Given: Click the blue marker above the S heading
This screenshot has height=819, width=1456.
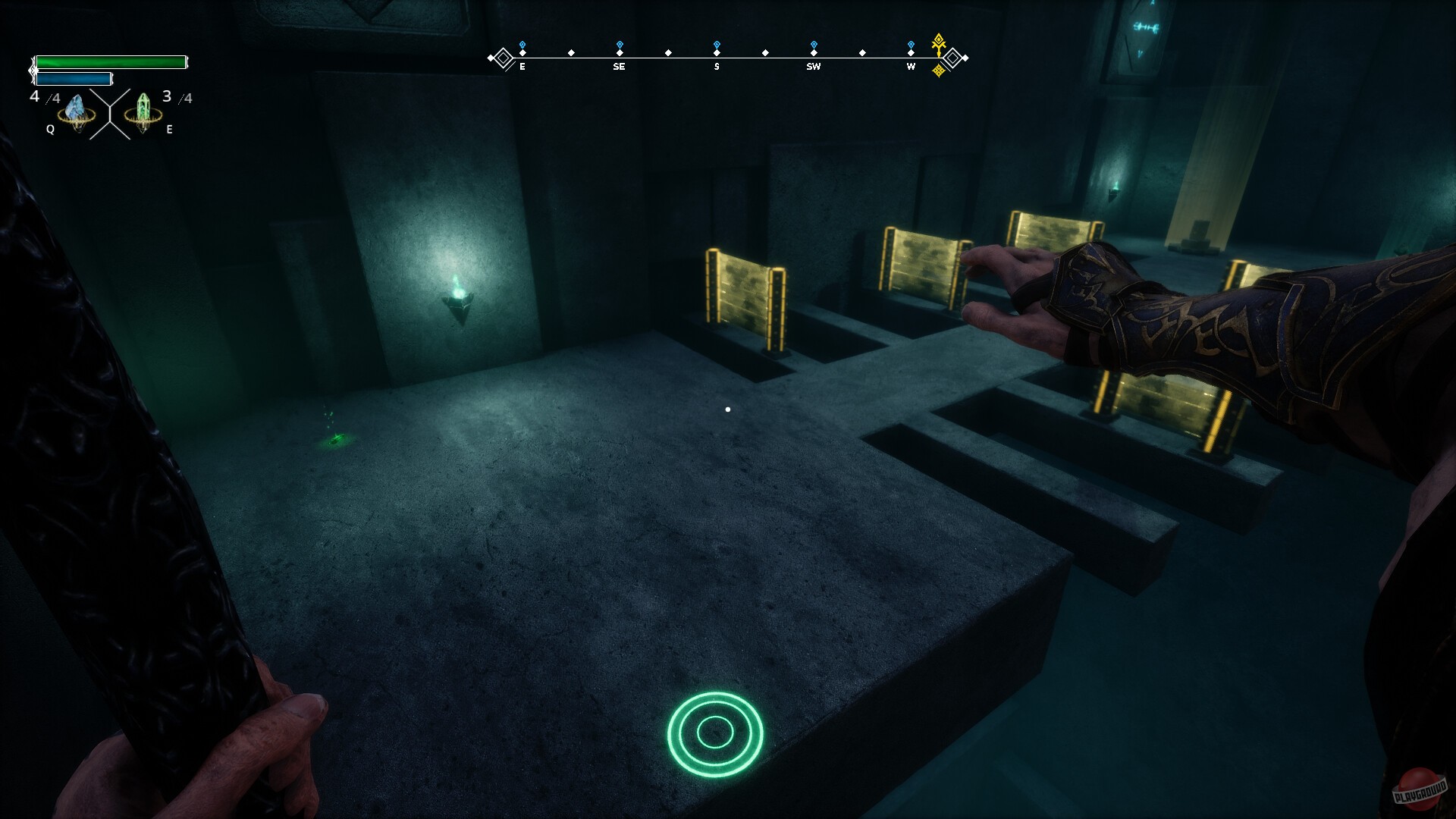Looking at the screenshot, I should pyautogui.click(x=715, y=45).
